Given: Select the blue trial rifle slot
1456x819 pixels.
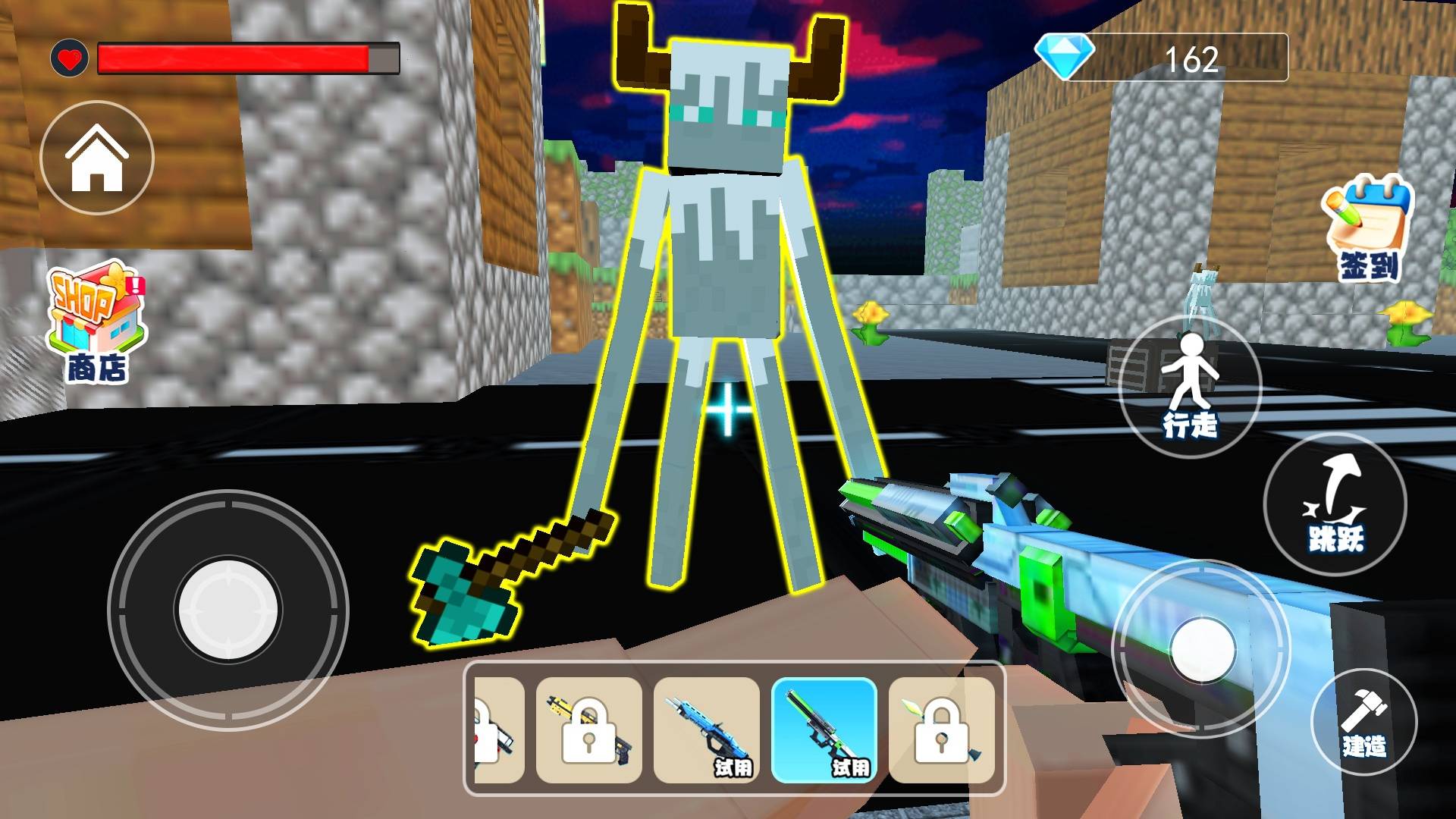Looking at the screenshot, I should (x=706, y=730).
